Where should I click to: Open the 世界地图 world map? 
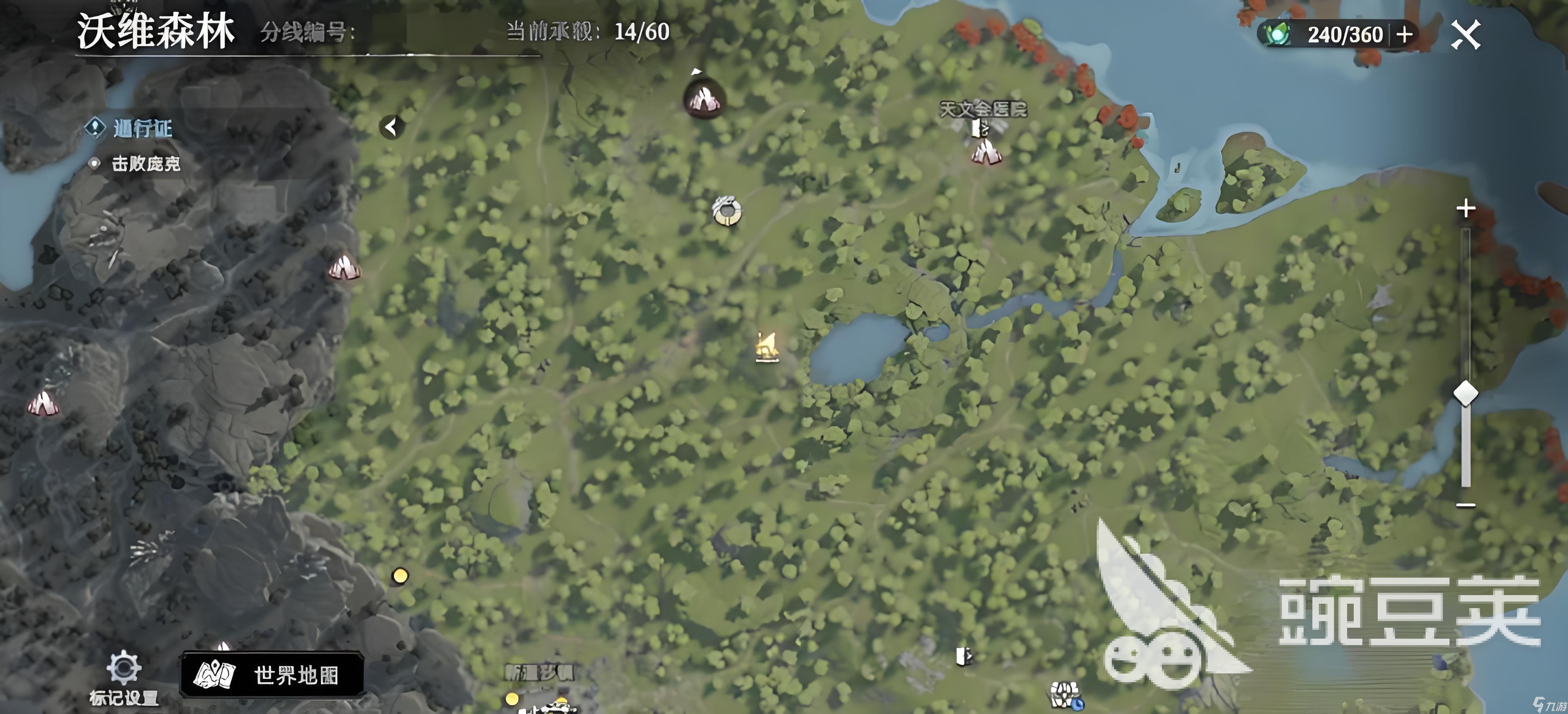272,674
